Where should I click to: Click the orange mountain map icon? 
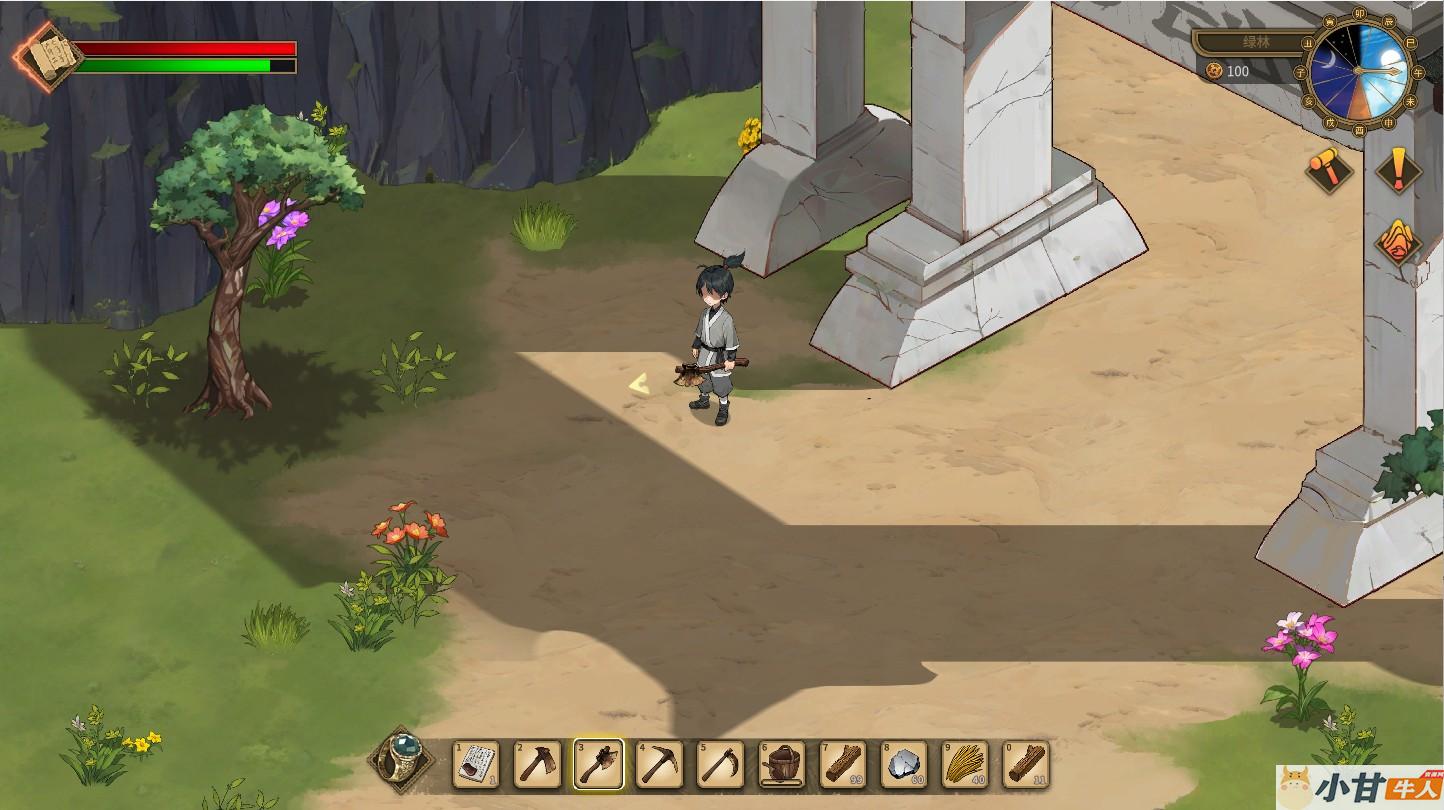pos(1397,240)
